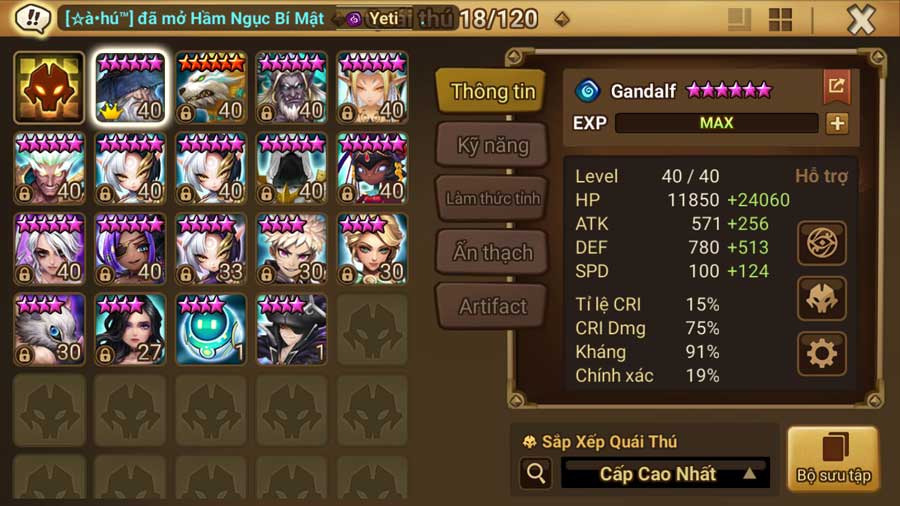Open the Cấp Cao Nhất sort dropdown
The width and height of the screenshot is (900, 506).
point(665,474)
